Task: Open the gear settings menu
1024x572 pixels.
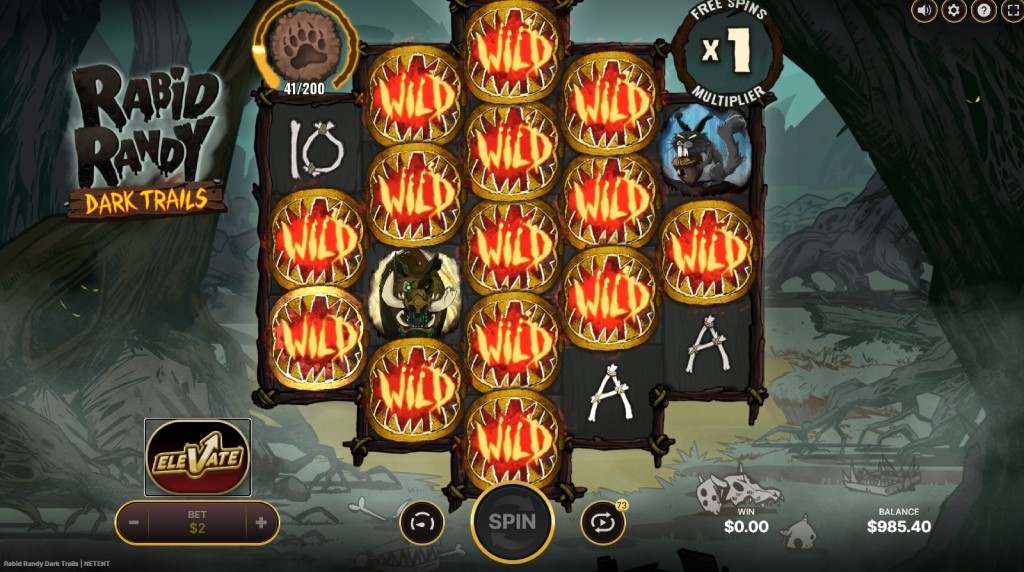Action: click(954, 11)
